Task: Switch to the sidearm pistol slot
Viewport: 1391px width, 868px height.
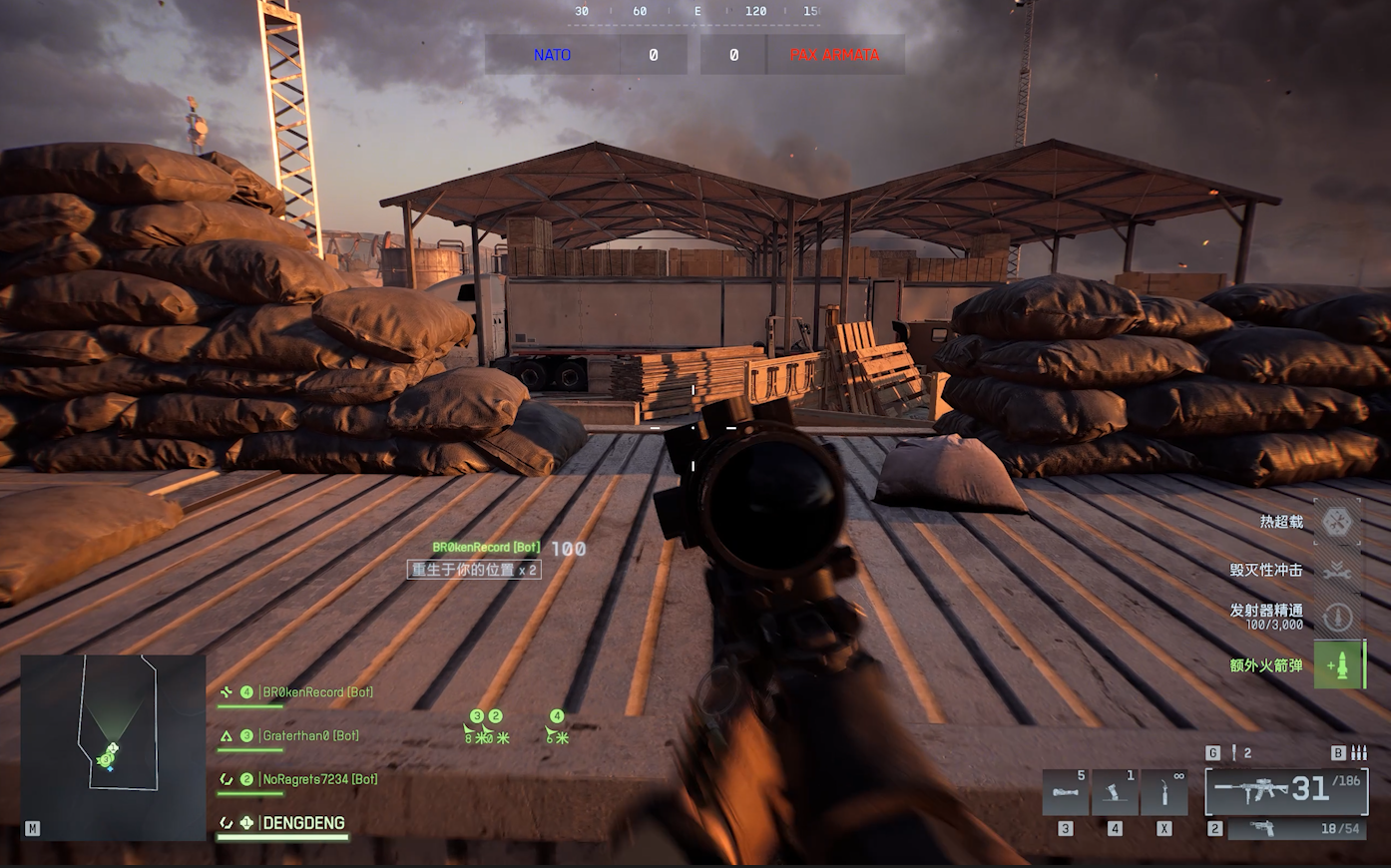Action: pyautogui.click(x=1293, y=829)
